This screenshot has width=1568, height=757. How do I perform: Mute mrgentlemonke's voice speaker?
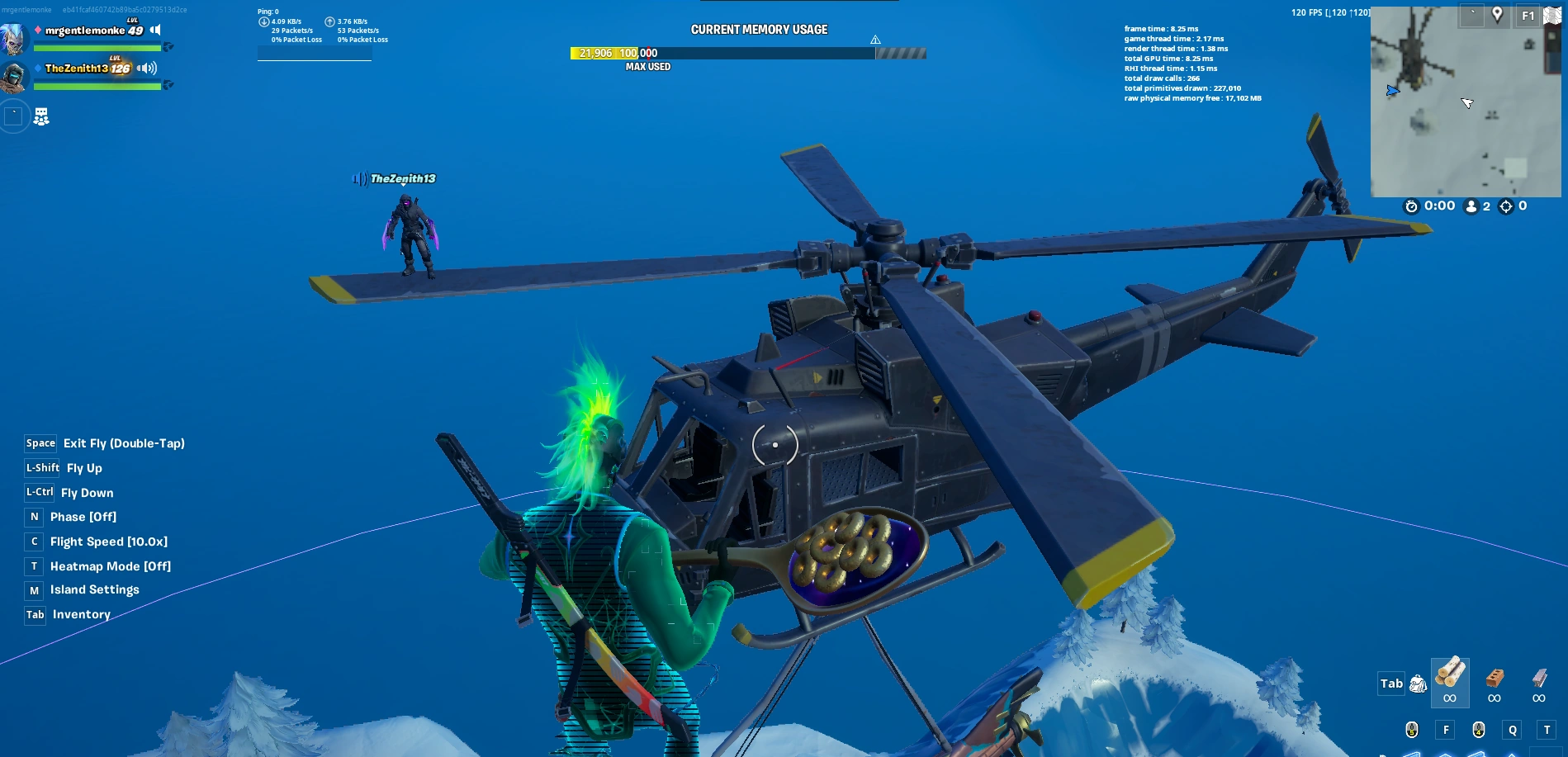point(154,29)
